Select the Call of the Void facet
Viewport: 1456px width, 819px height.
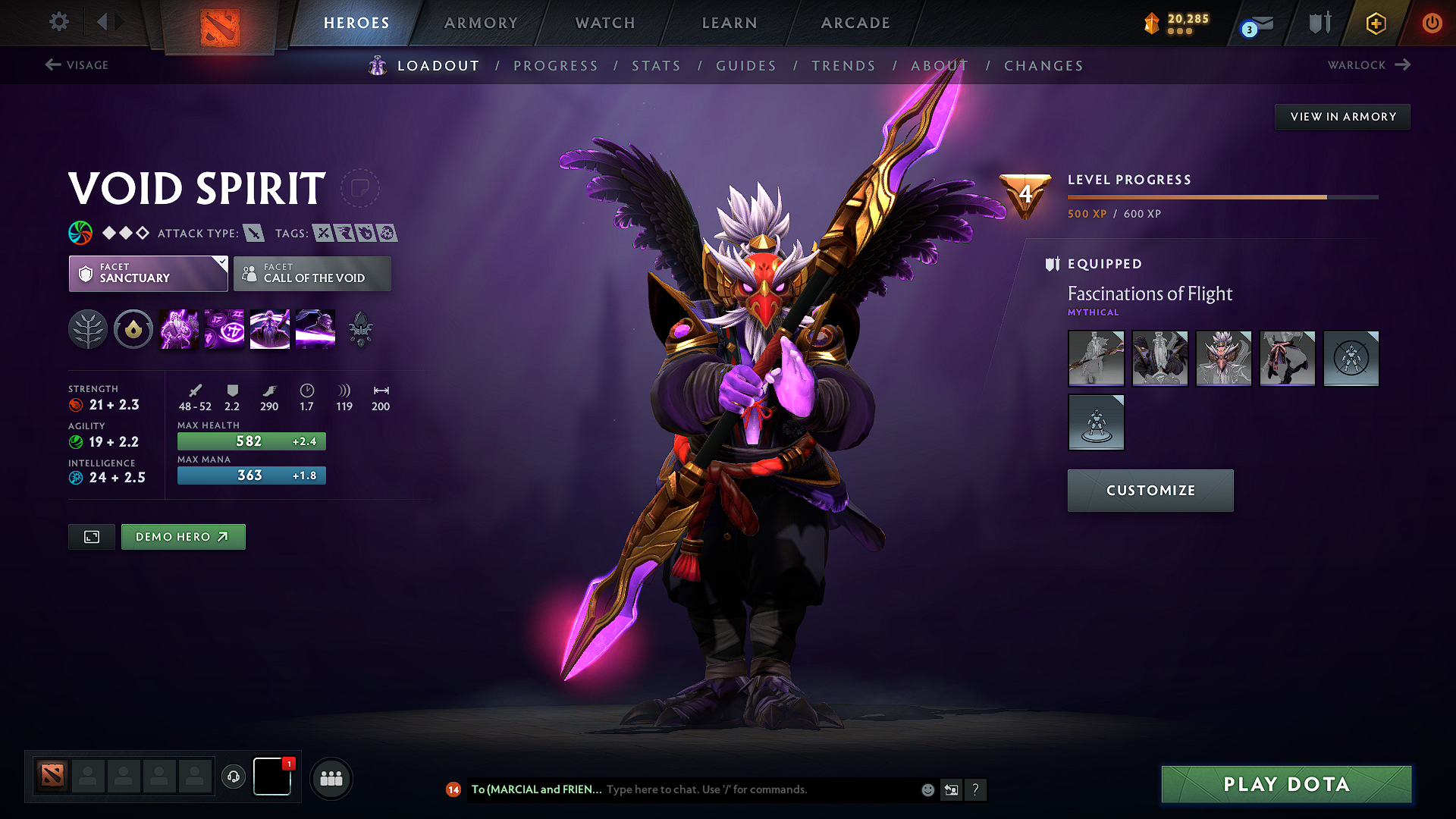[x=312, y=274]
